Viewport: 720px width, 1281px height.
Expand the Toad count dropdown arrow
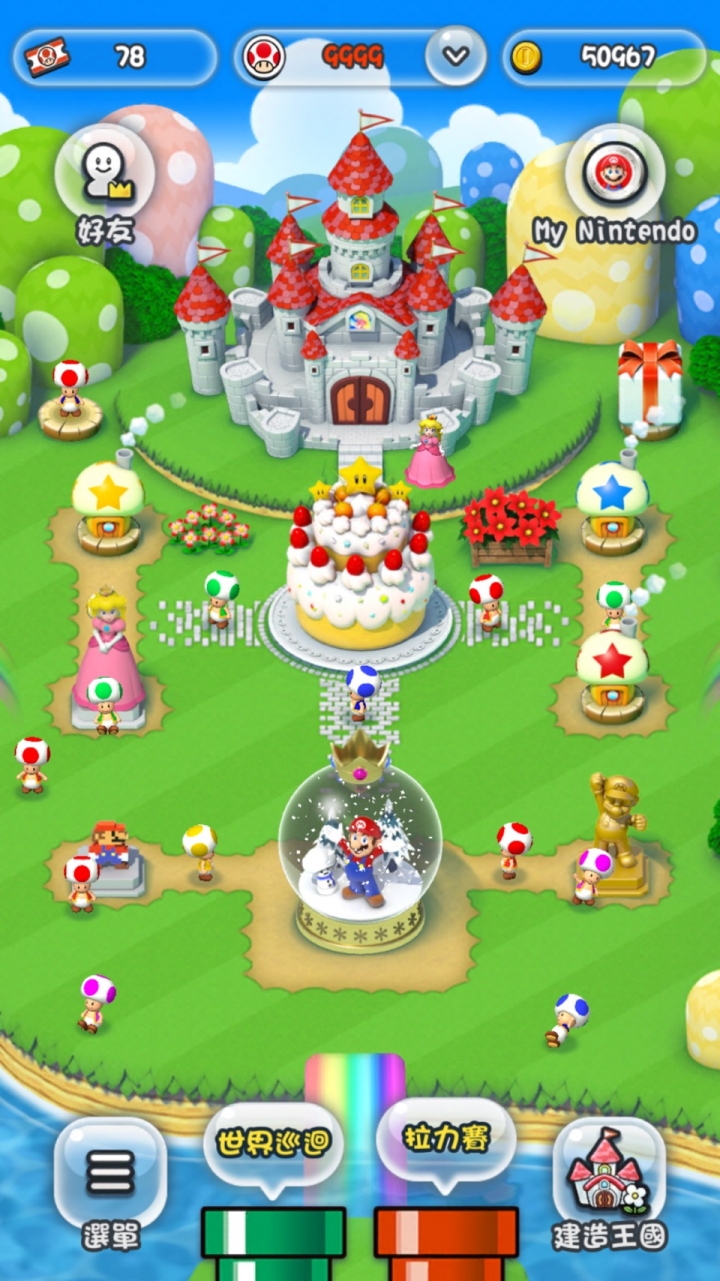pos(456,56)
